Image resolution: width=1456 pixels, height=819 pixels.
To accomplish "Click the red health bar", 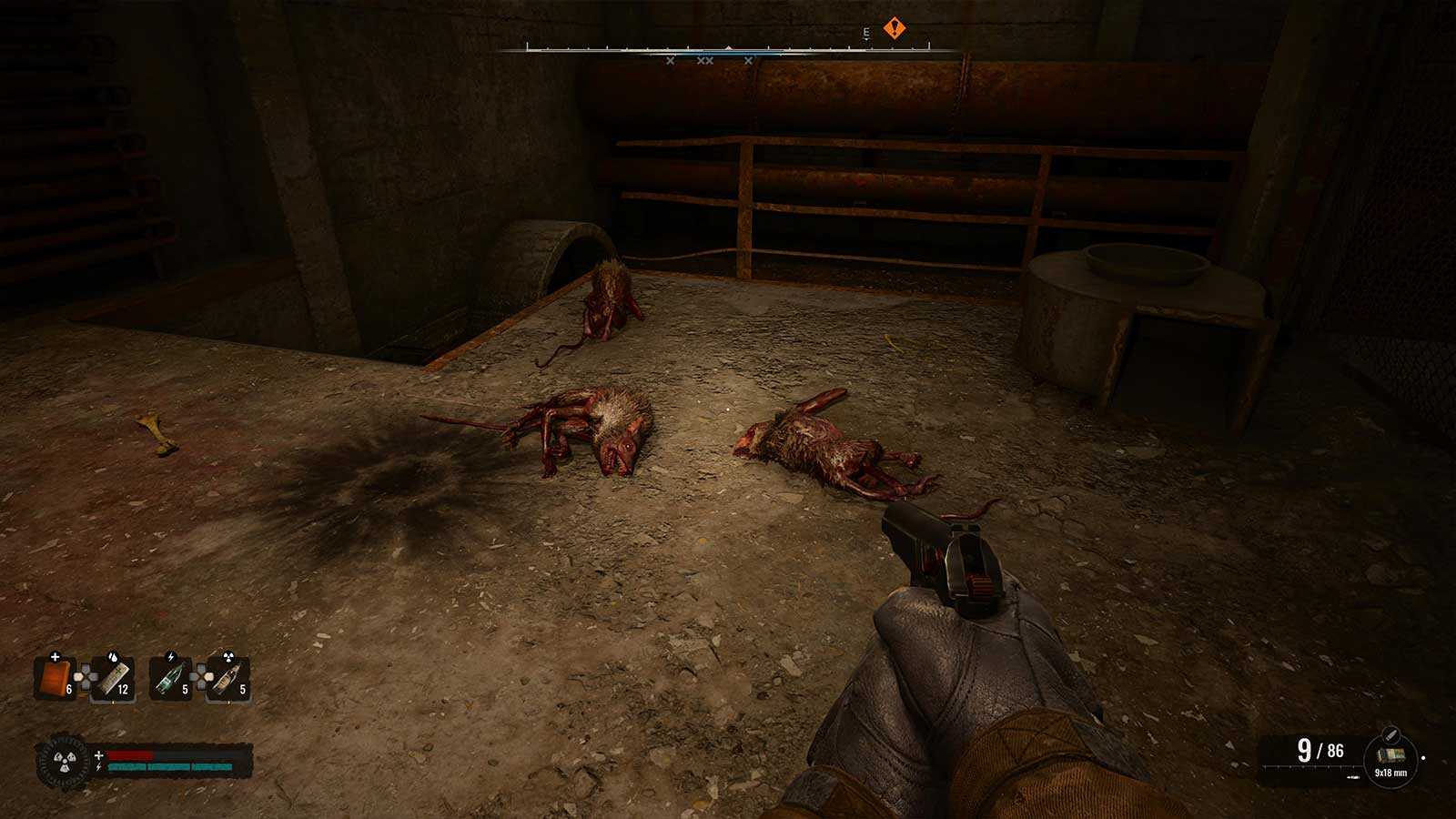I will pos(129,754).
